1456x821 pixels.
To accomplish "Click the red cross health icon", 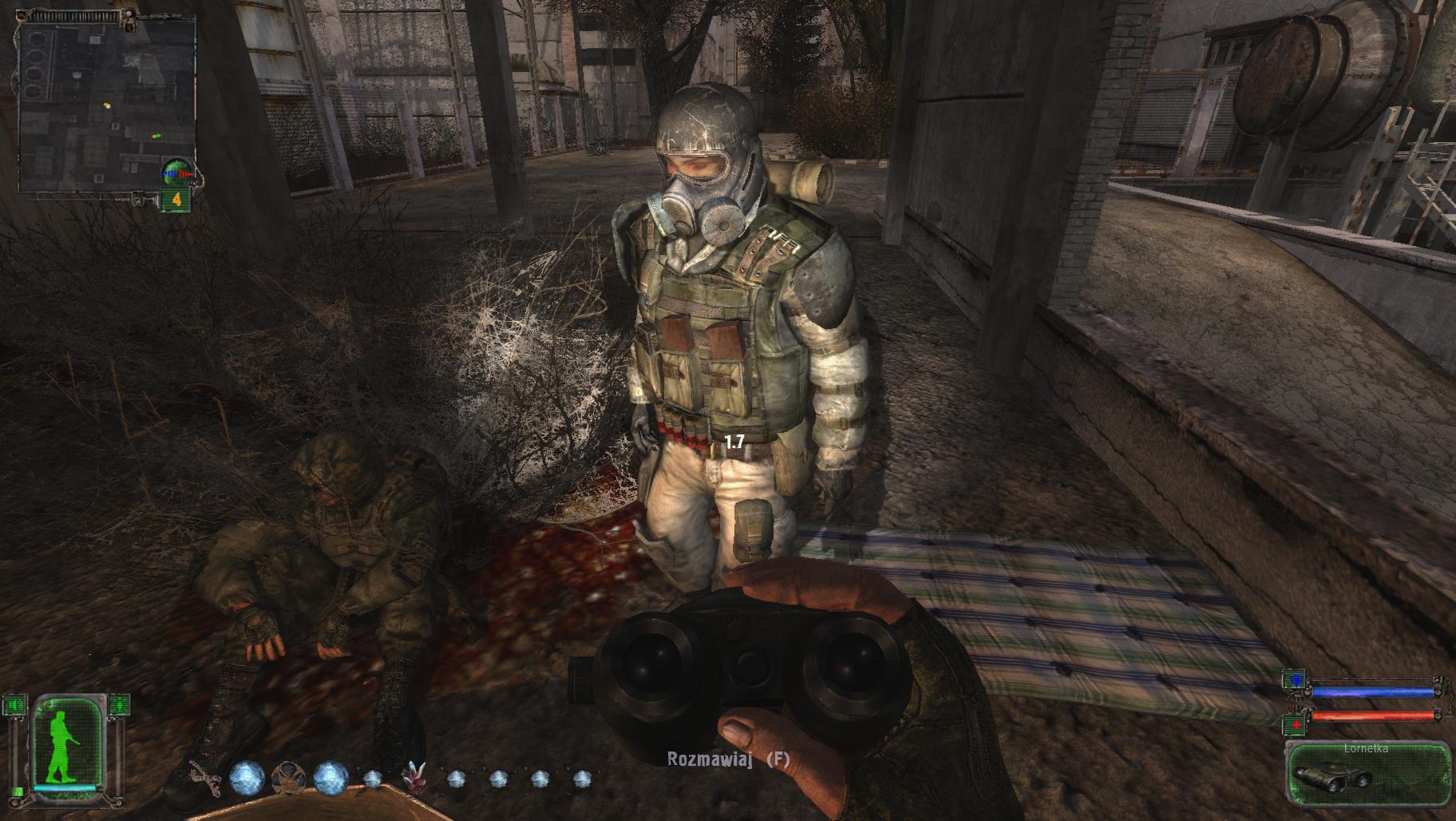I will click(x=1295, y=724).
